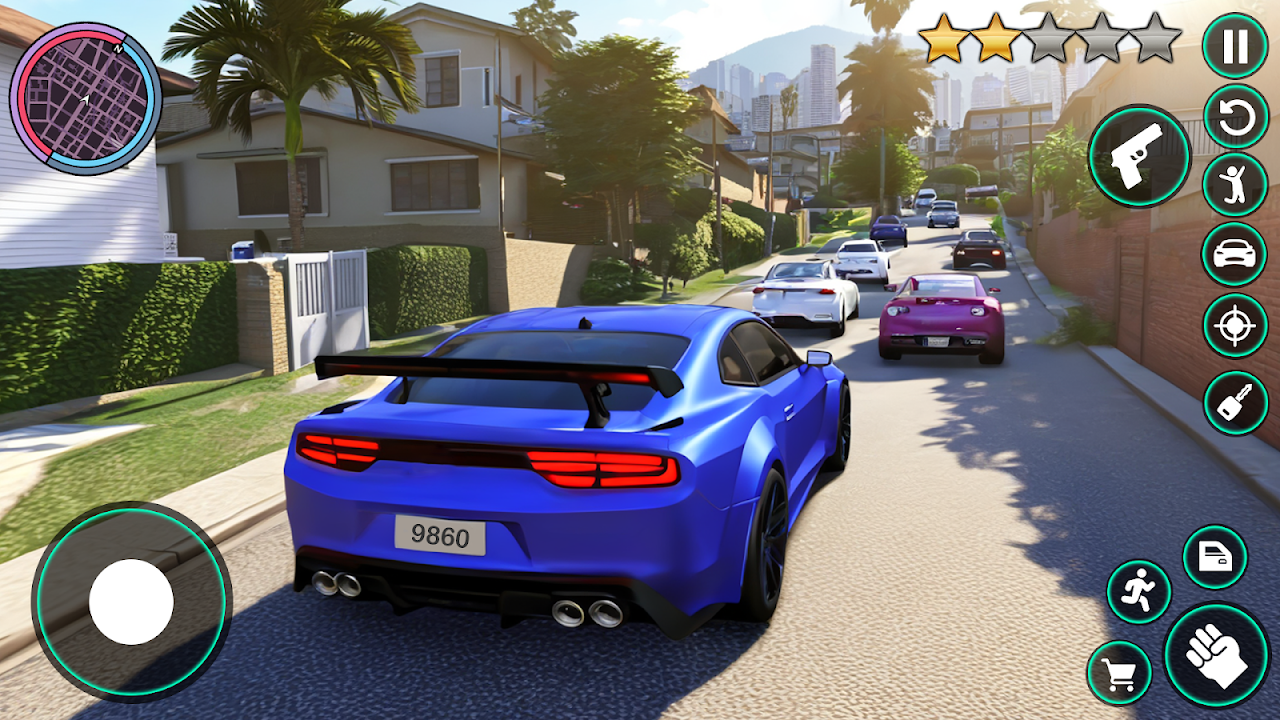This screenshot has width=1280, height=720.
Task: Pause the game
Action: [x=1235, y=46]
